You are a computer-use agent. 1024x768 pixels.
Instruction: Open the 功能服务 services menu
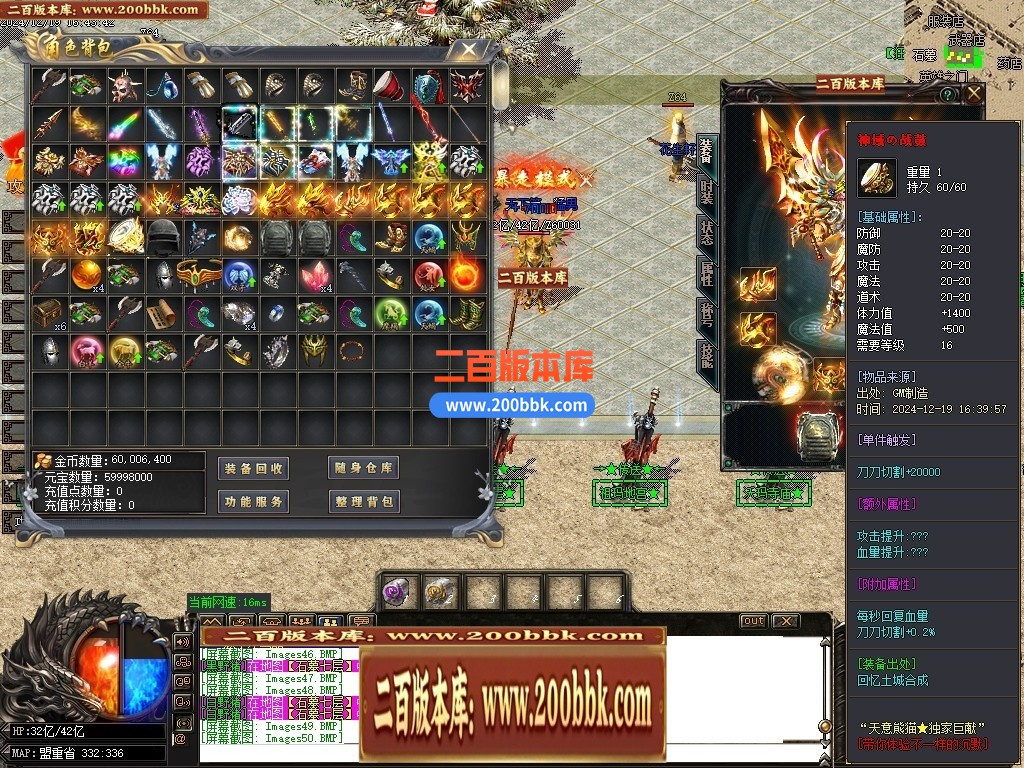point(253,501)
